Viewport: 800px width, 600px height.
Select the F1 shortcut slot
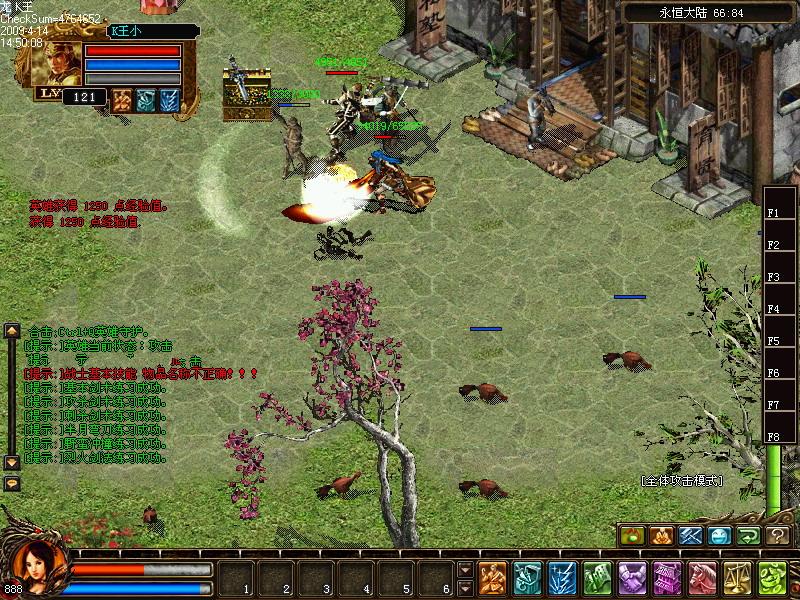click(773, 213)
